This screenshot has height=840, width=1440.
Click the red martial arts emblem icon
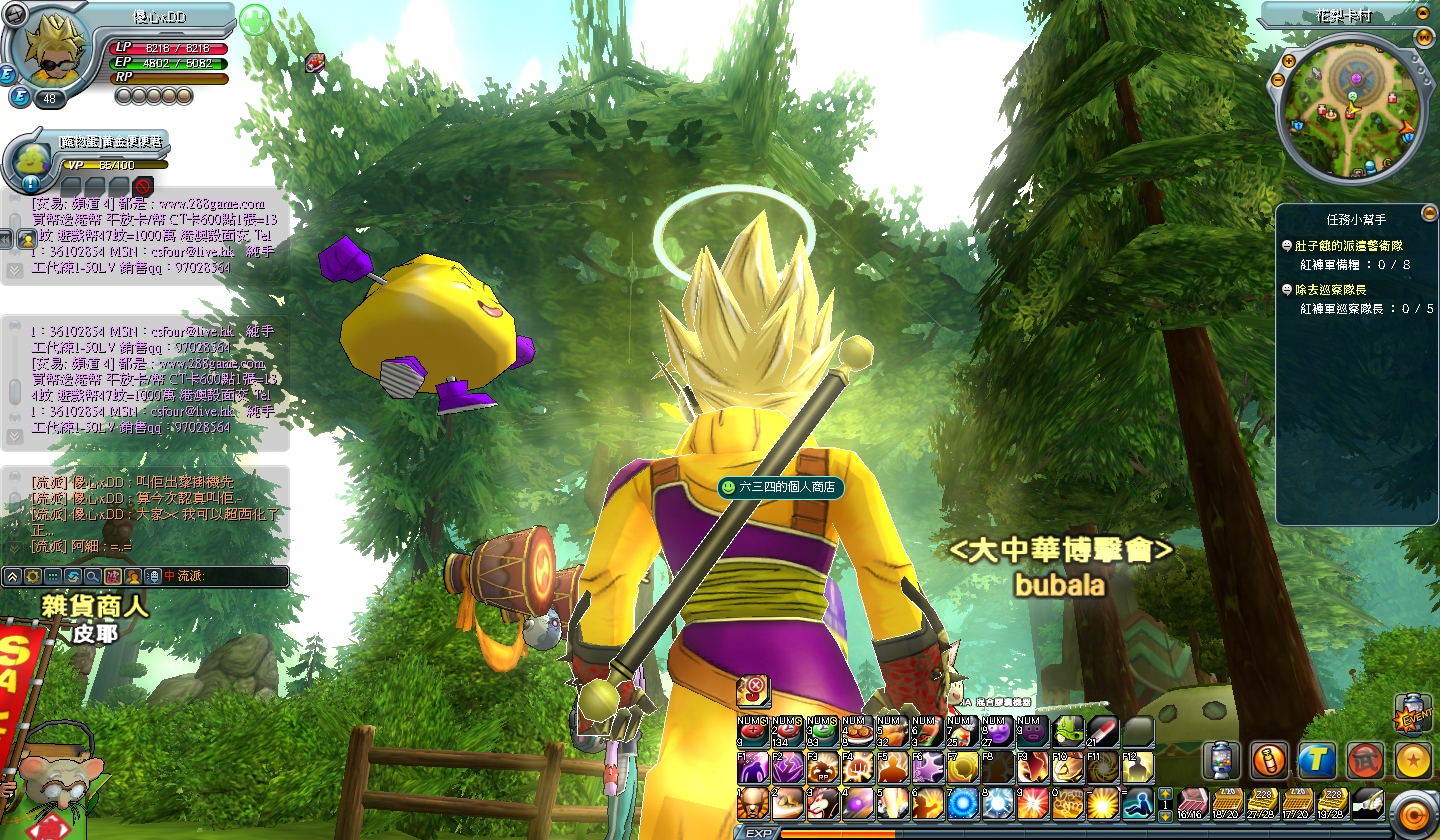coord(1365,760)
